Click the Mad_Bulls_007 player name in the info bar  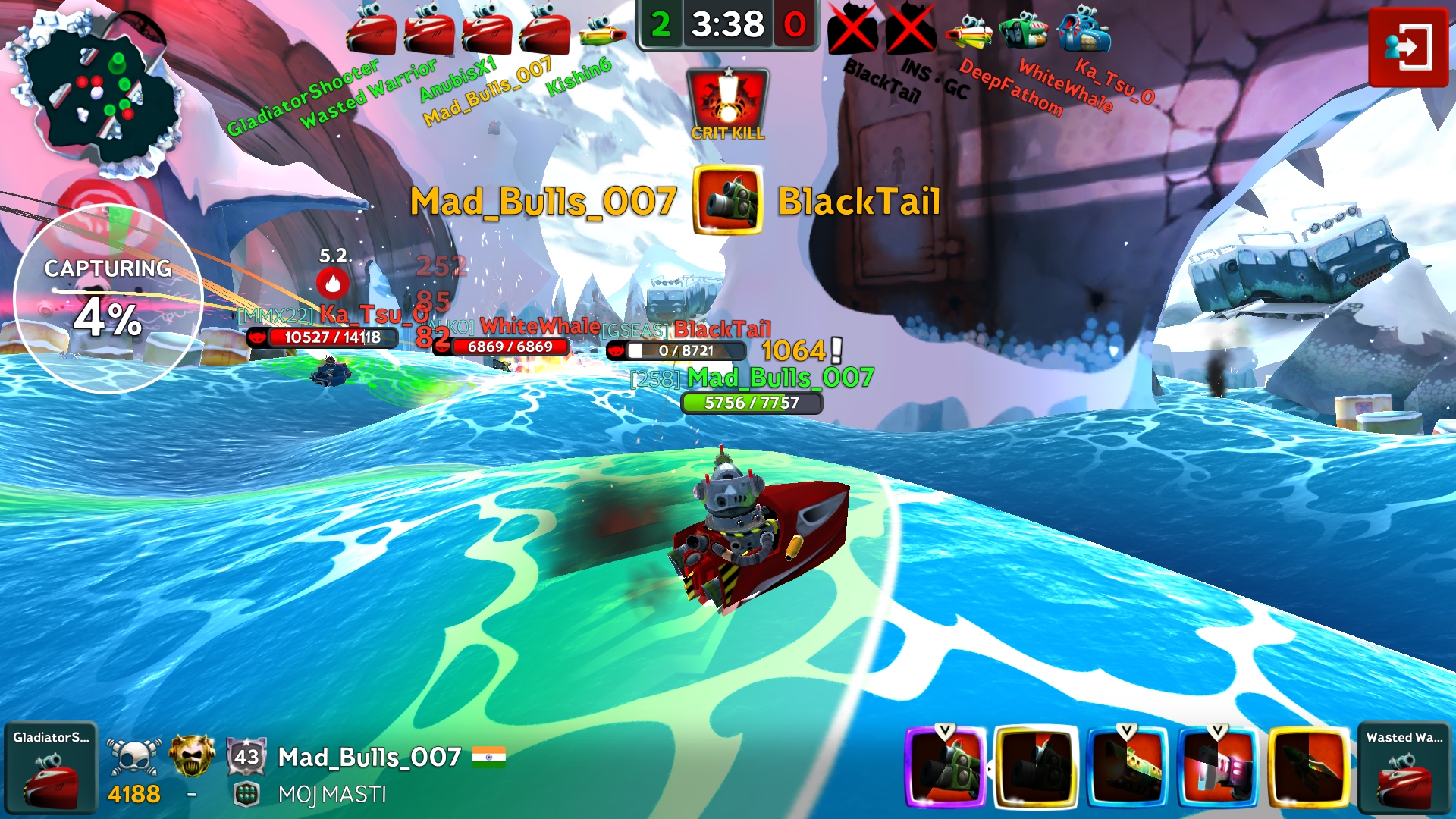369,757
